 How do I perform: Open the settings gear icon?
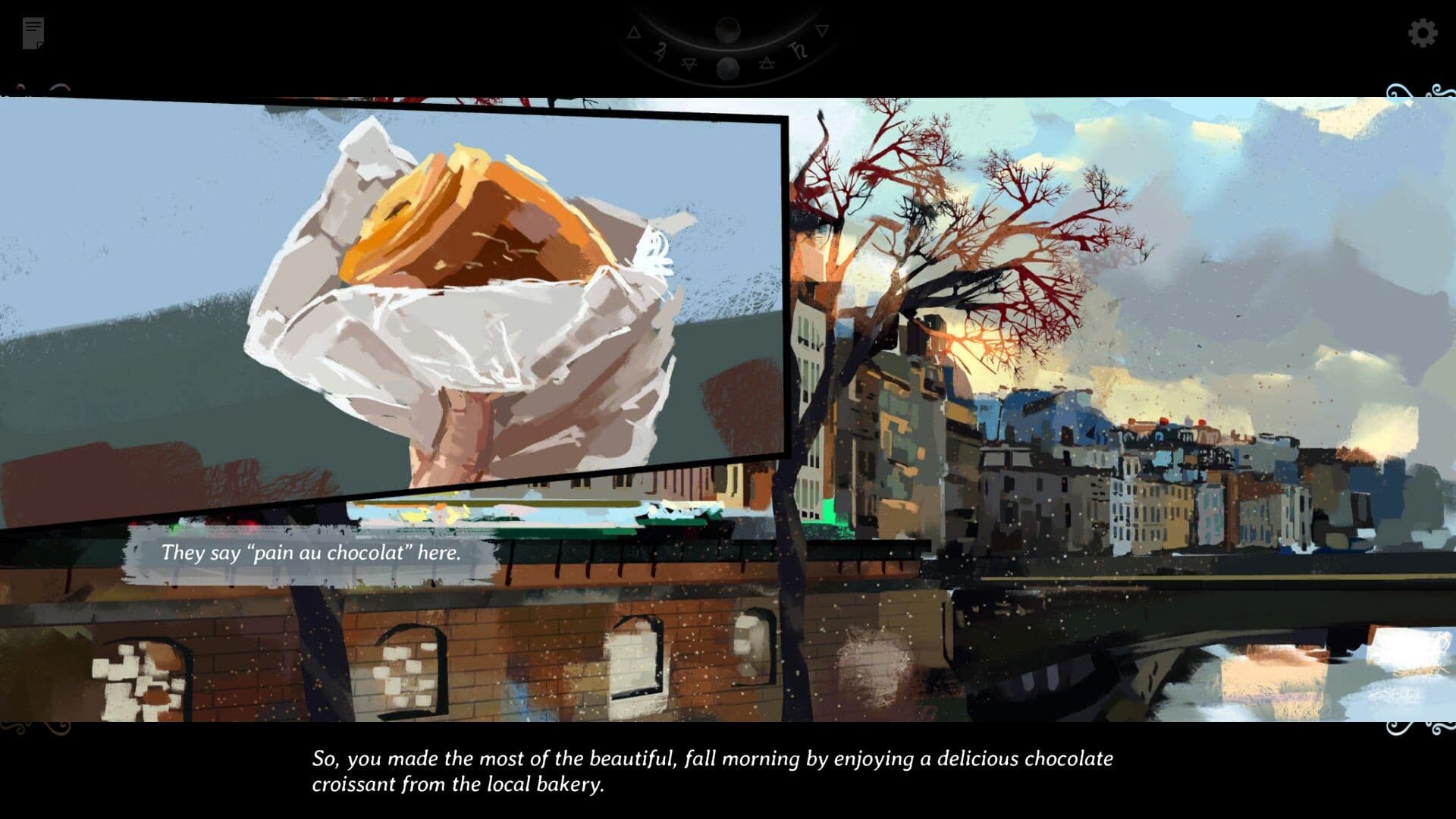[x=1424, y=32]
